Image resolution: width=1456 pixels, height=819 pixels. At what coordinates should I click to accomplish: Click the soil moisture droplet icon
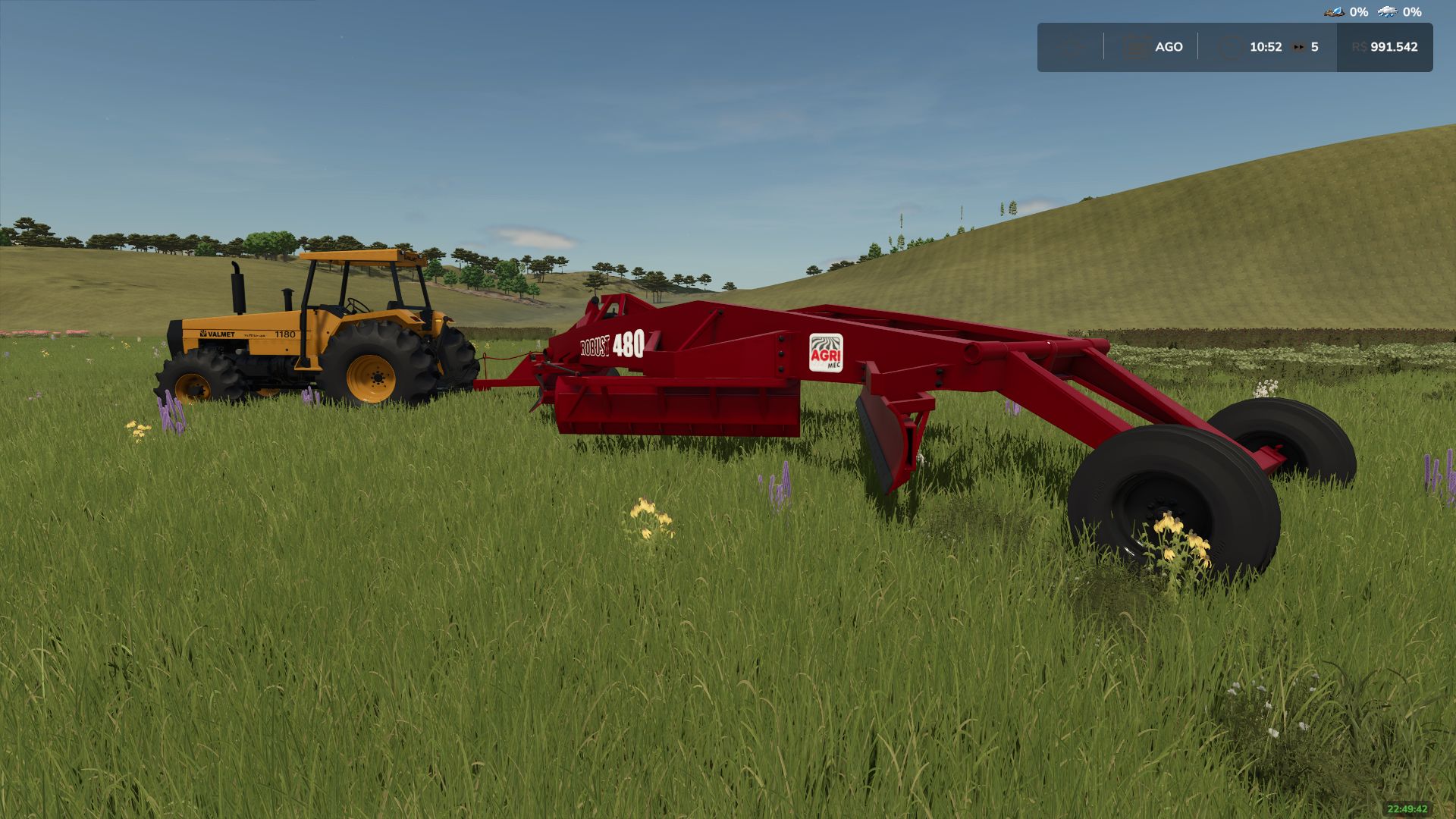pos(1335,11)
